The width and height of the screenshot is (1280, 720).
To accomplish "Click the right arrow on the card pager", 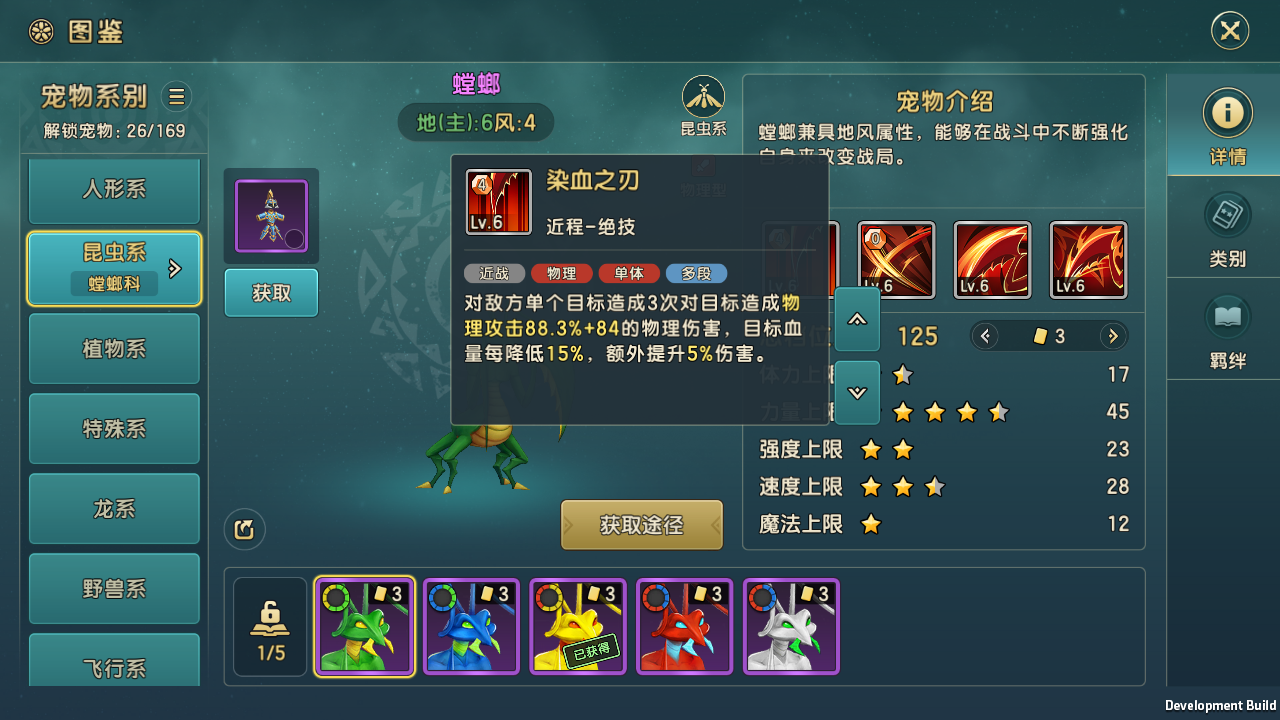I will pyautogui.click(x=1113, y=336).
